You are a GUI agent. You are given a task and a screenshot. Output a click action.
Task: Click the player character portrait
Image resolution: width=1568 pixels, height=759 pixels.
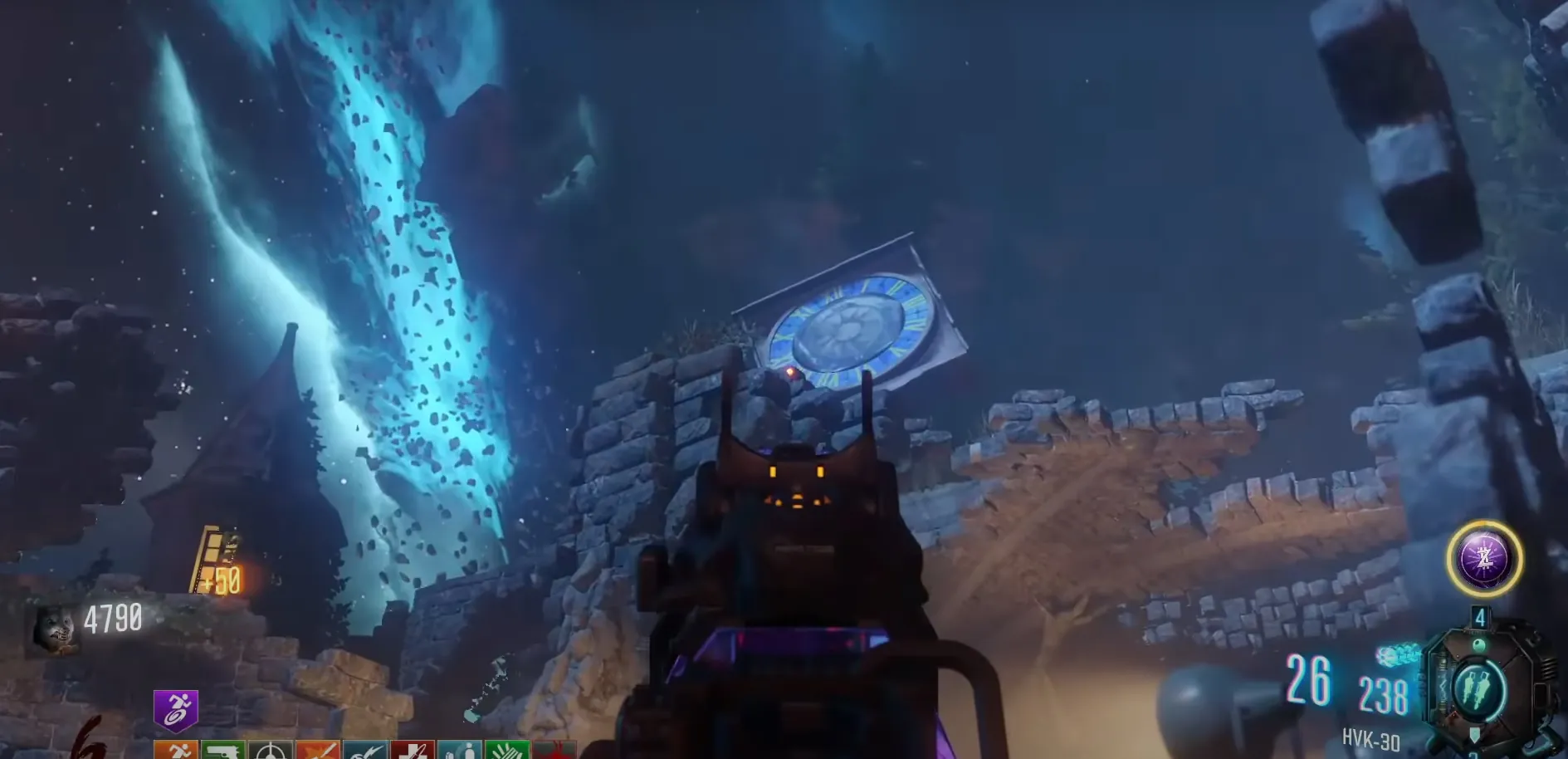click(55, 629)
